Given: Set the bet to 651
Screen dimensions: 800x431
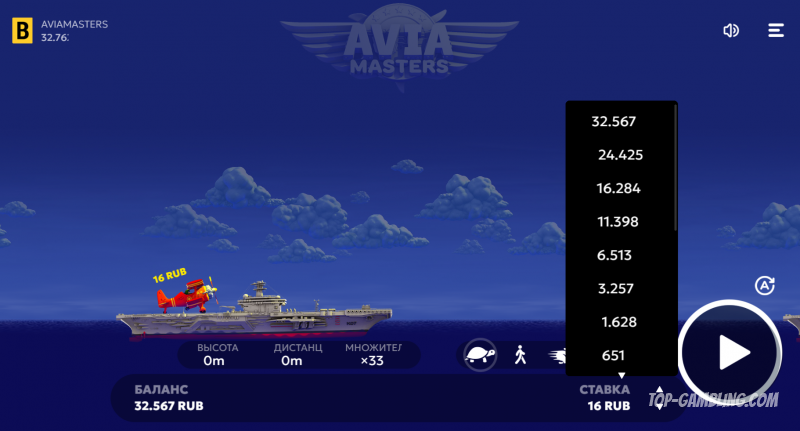Looking at the screenshot, I should 613,355.
